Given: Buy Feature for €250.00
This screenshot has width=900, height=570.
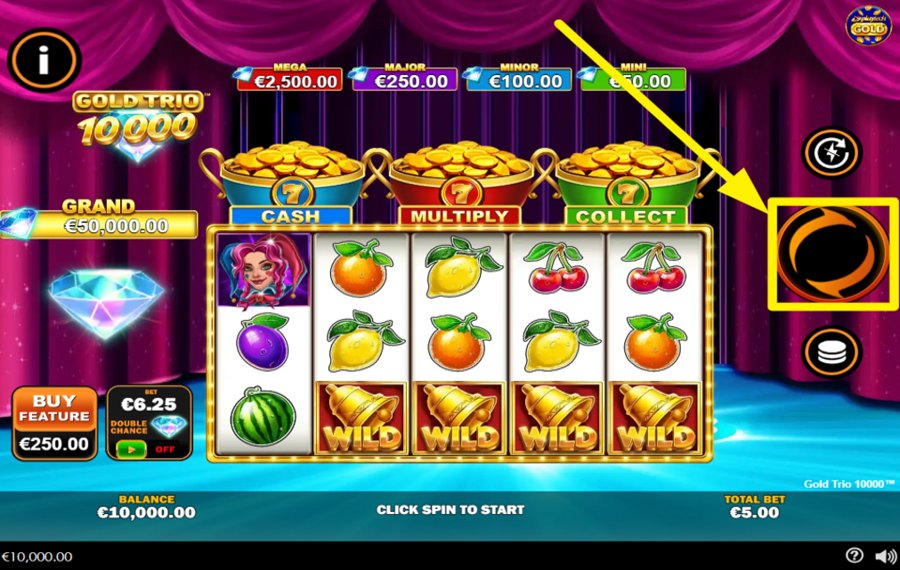Looking at the screenshot, I should [55, 423].
